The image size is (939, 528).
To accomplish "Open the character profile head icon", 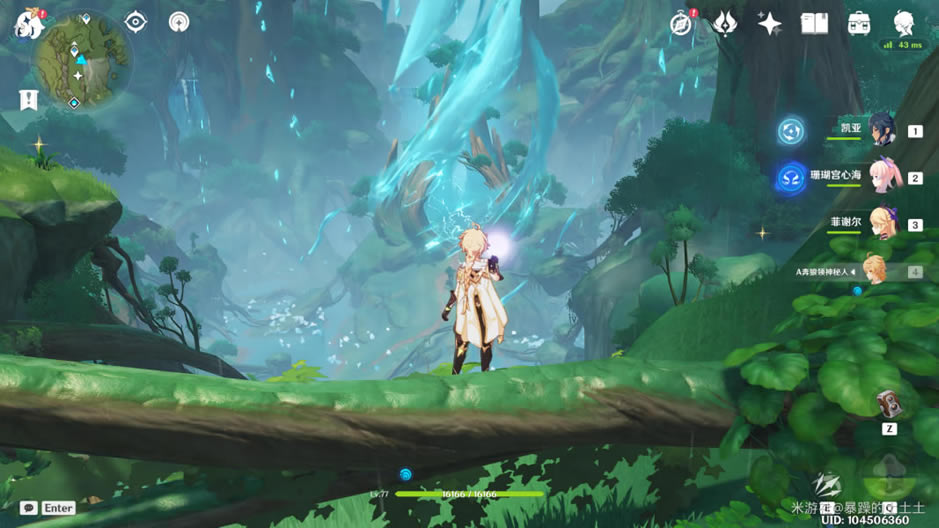I will tap(903, 22).
